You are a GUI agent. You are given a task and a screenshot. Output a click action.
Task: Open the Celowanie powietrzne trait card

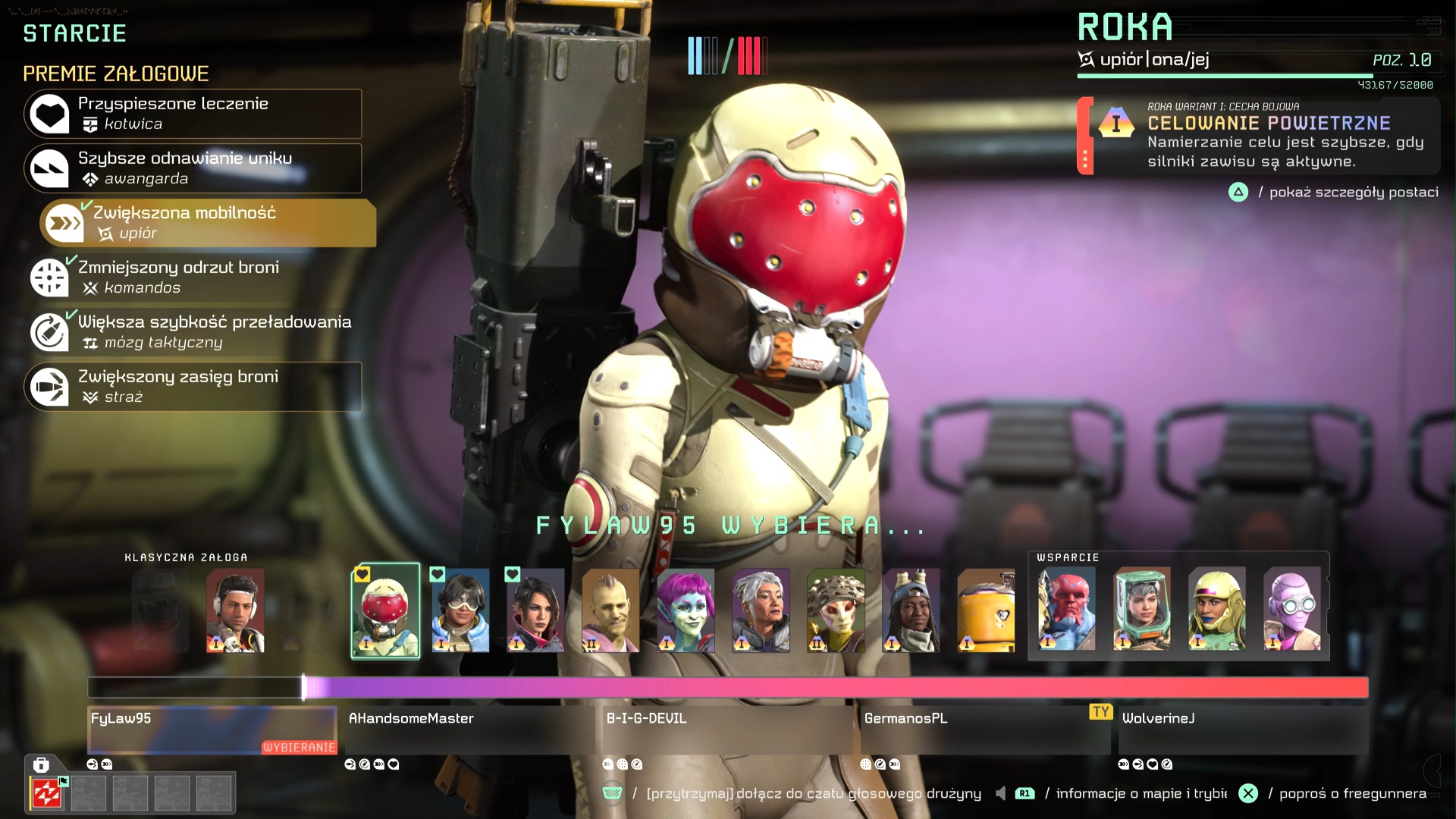[x=1259, y=136]
